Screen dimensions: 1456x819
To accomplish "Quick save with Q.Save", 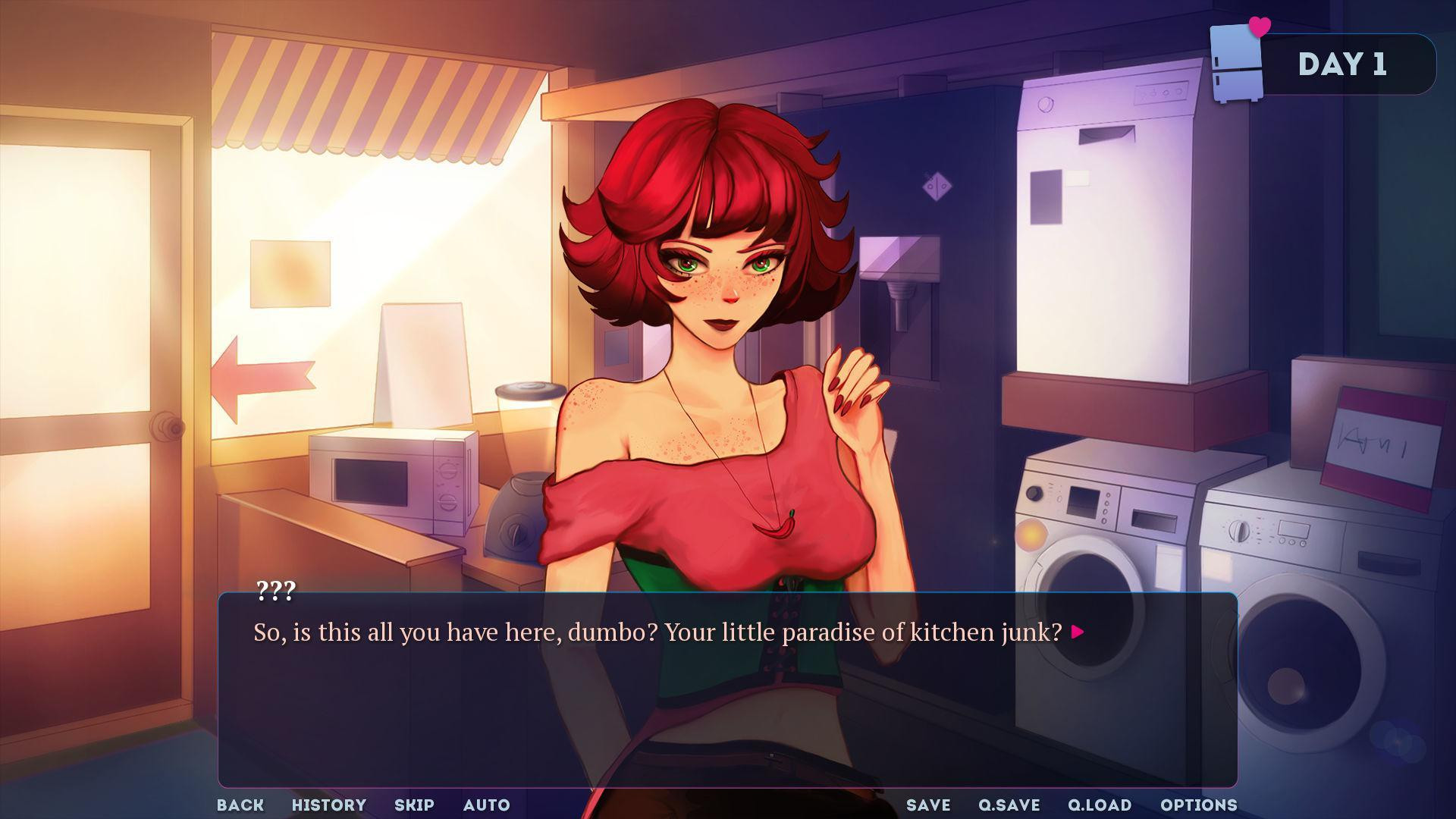I will tap(1009, 805).
